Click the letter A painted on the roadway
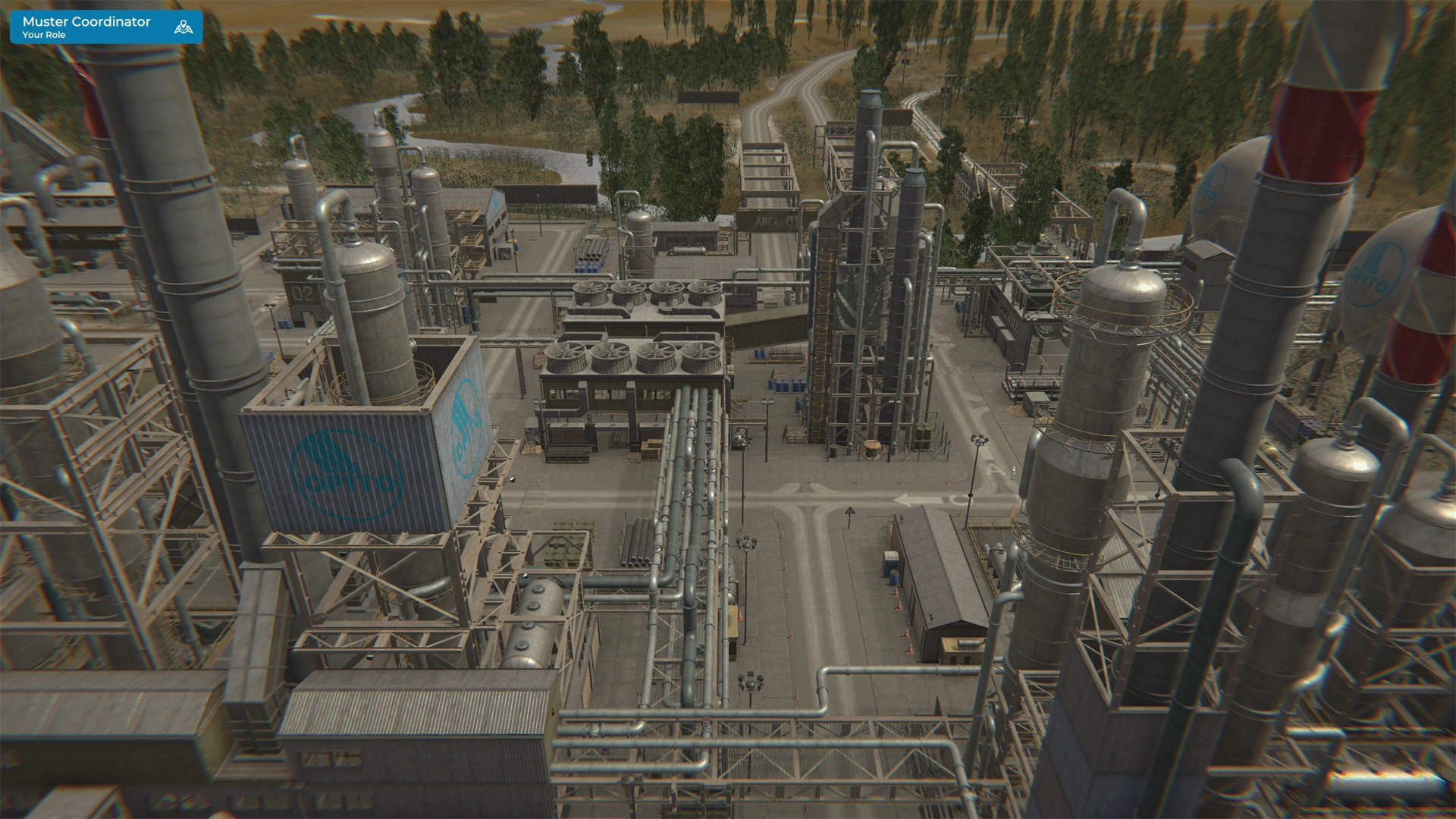The width and height of the screenshot is (1456, 819). (993, 469)
